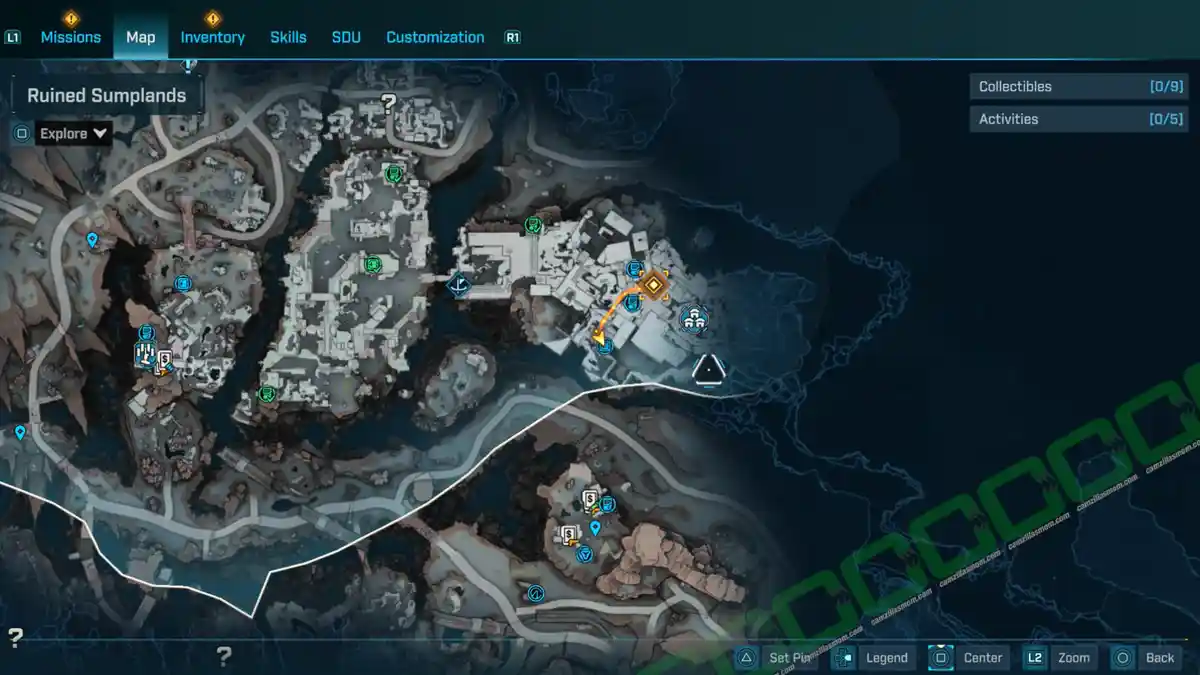Click the Set Pin option

coord(779,657)
